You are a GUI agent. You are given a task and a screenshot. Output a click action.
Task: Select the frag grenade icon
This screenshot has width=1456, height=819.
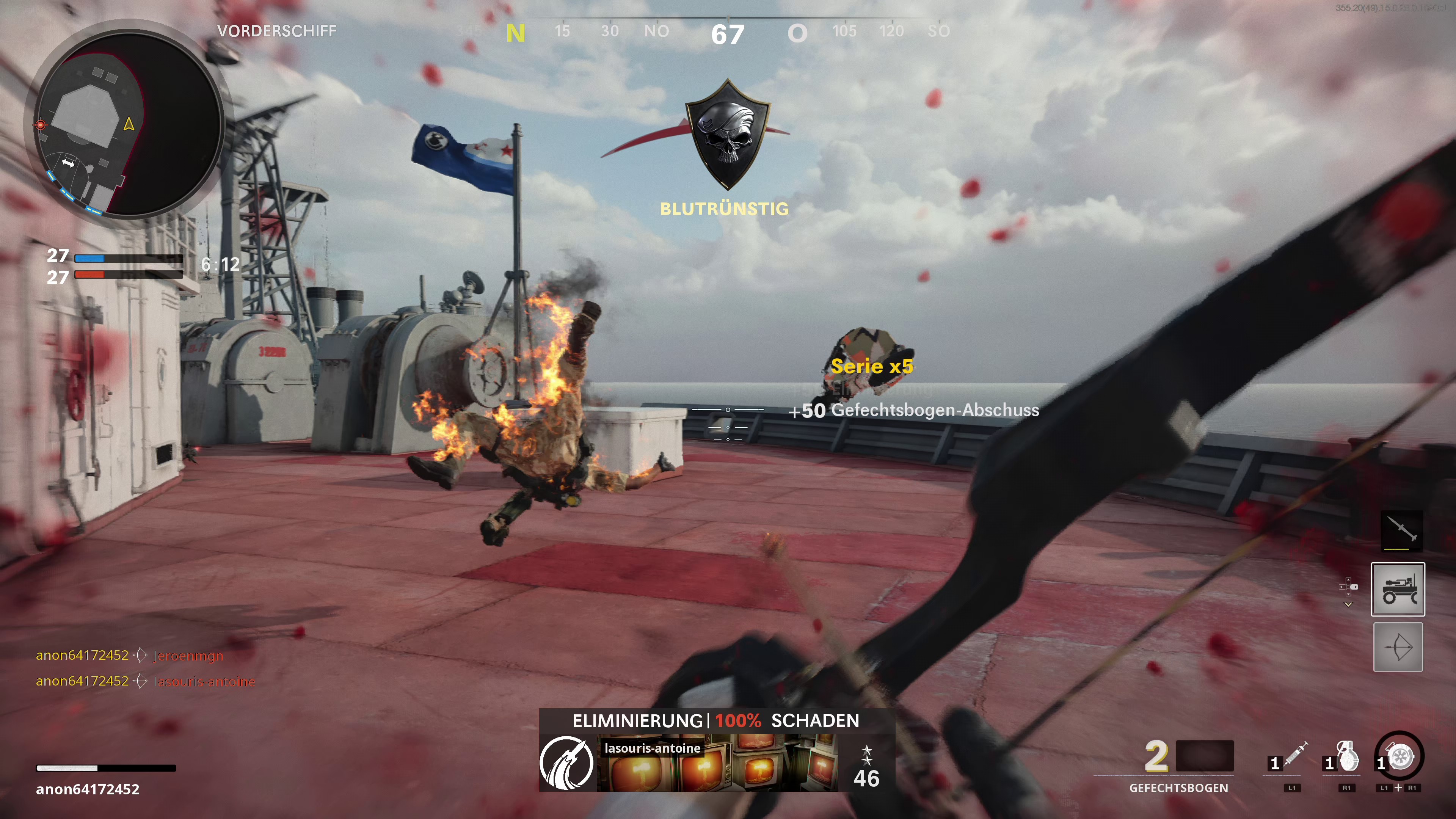1348,756
